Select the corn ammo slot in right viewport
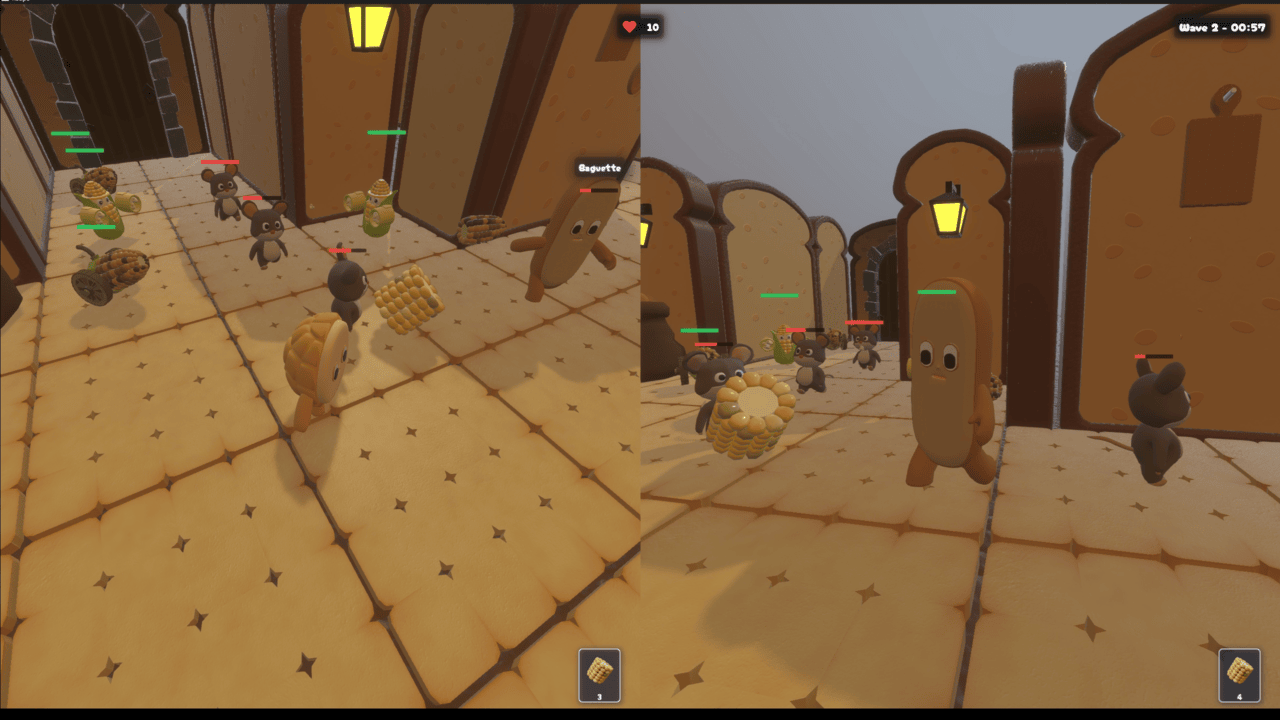 coord(1237,676)
